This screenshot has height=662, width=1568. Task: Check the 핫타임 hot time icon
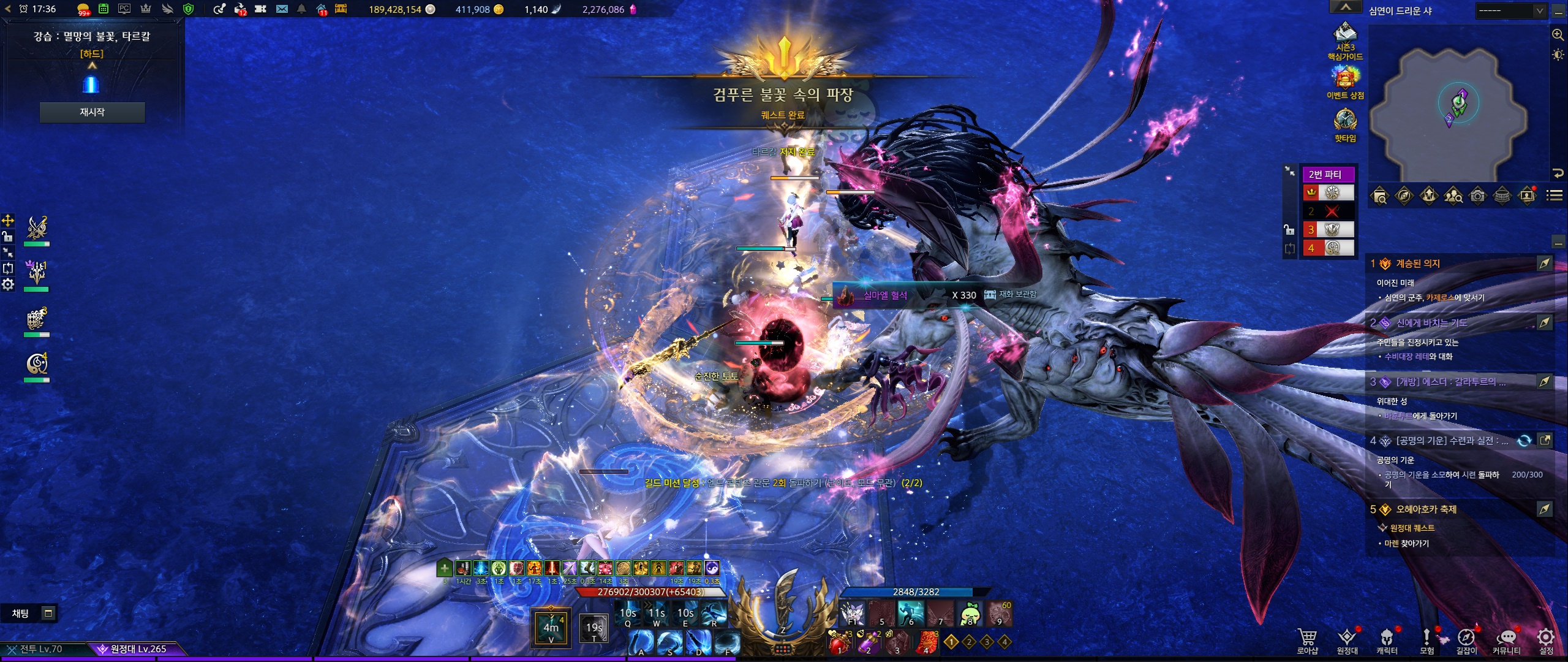(1345, 124)
